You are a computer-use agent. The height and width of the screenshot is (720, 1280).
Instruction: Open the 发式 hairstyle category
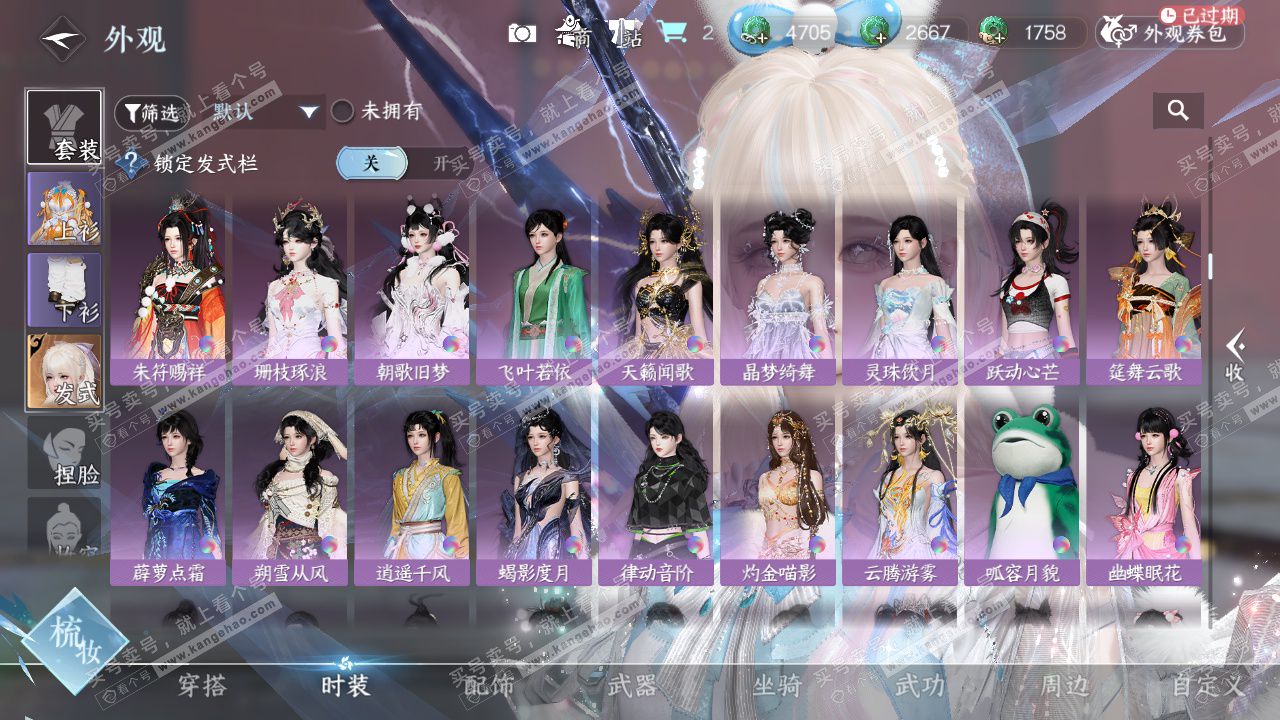64,371
